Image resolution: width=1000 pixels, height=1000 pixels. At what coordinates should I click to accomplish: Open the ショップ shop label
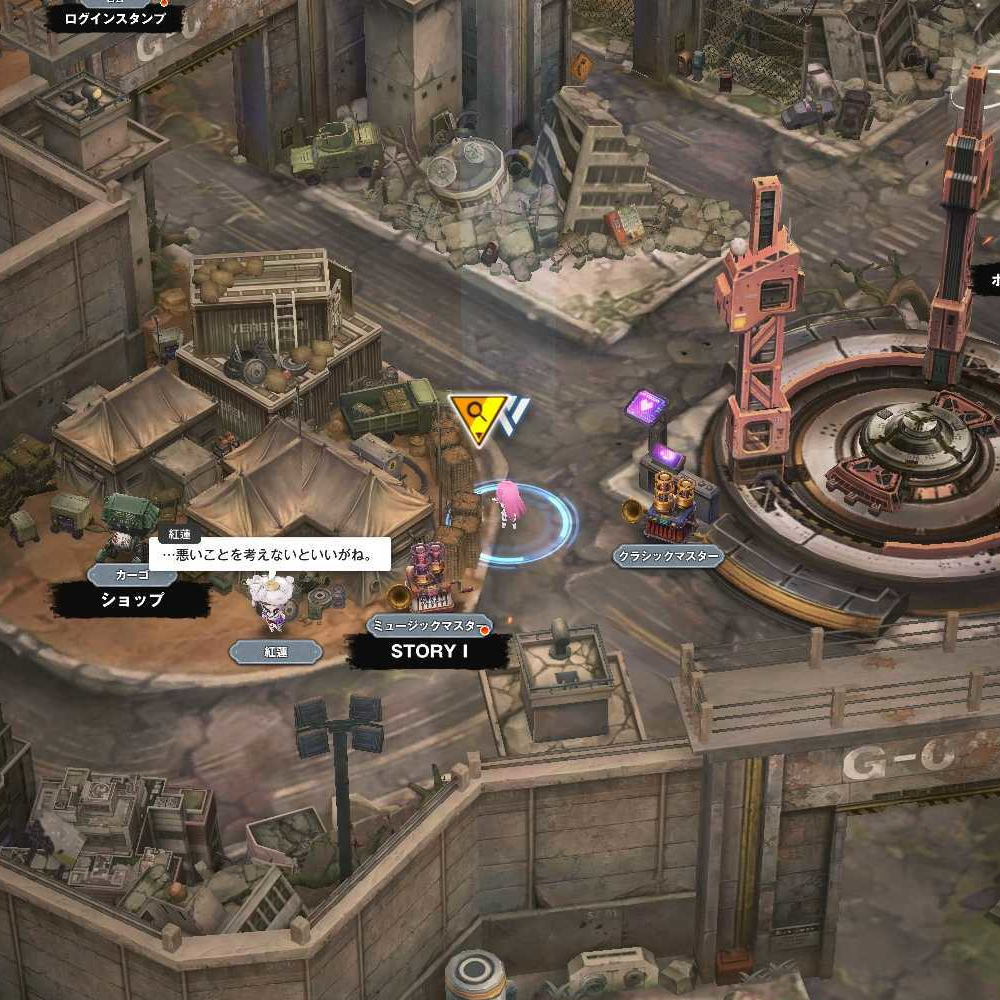coord(131,600)
